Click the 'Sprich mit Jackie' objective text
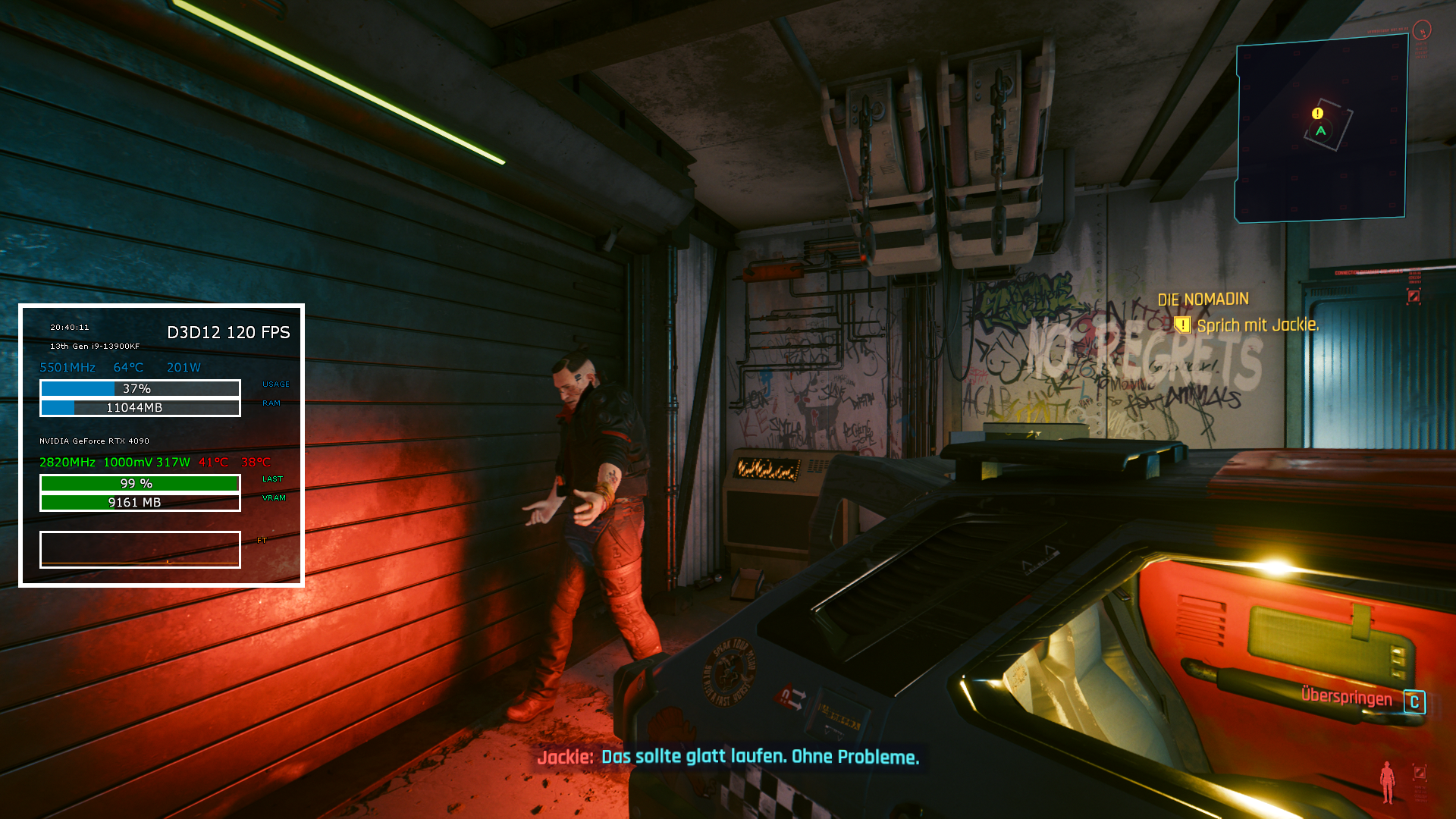This screenshot has height=819, width=1456. [x=1259, y=324]
